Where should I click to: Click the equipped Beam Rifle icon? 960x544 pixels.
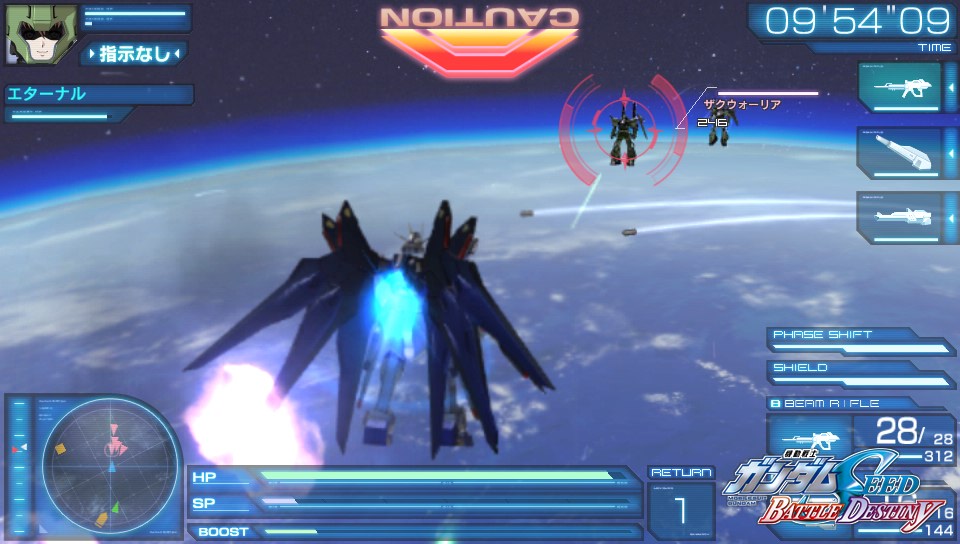click(x=806, y=440)
